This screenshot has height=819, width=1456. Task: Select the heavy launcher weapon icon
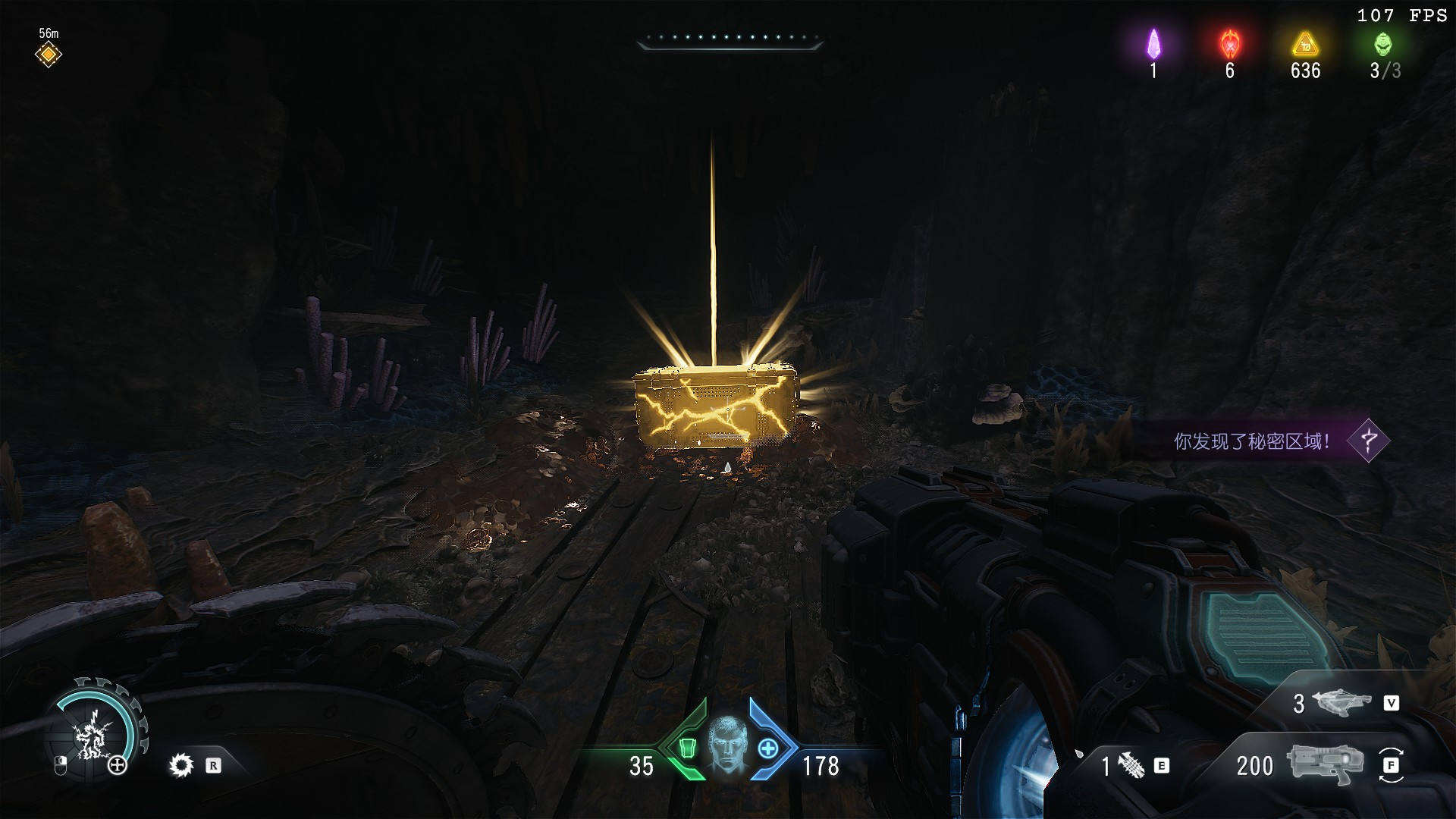tap(1344, 703)
